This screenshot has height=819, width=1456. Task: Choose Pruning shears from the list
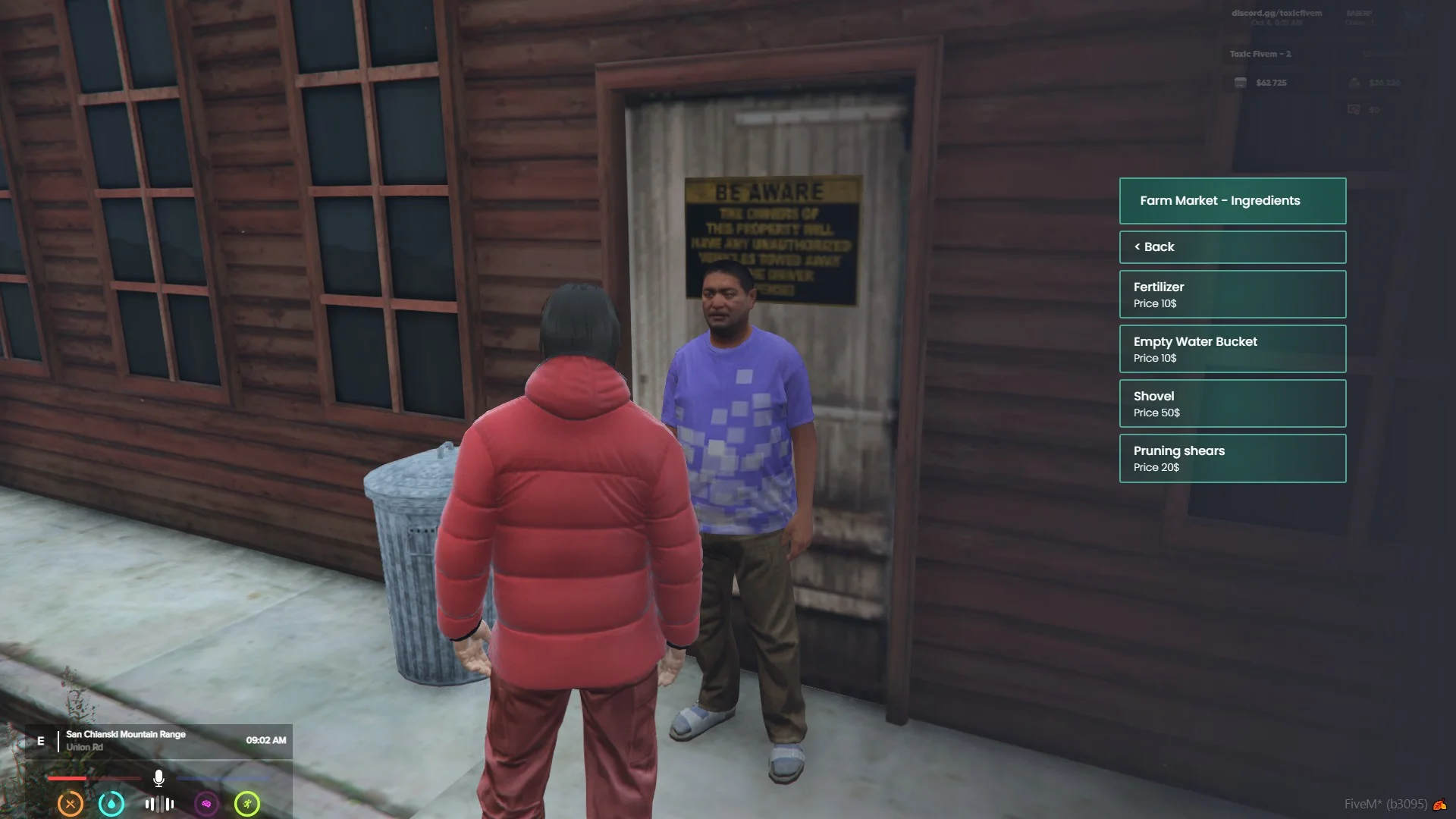1232,458
